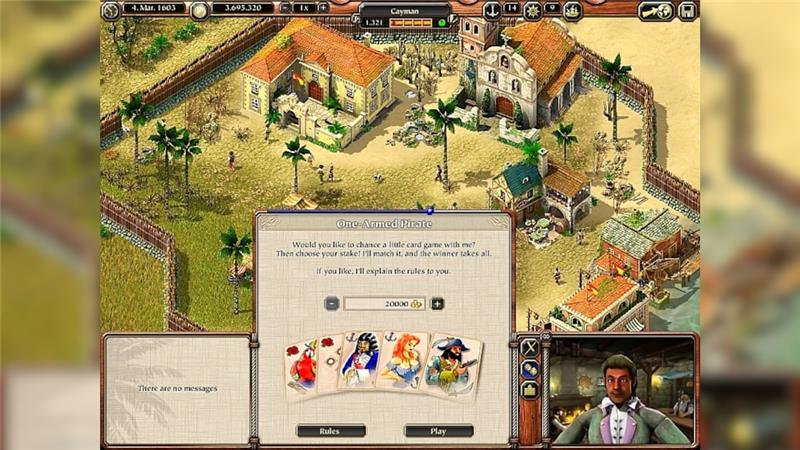Click the 20000 stake amount field
Viewport: 800px width, 450px height.
[384, 304]
